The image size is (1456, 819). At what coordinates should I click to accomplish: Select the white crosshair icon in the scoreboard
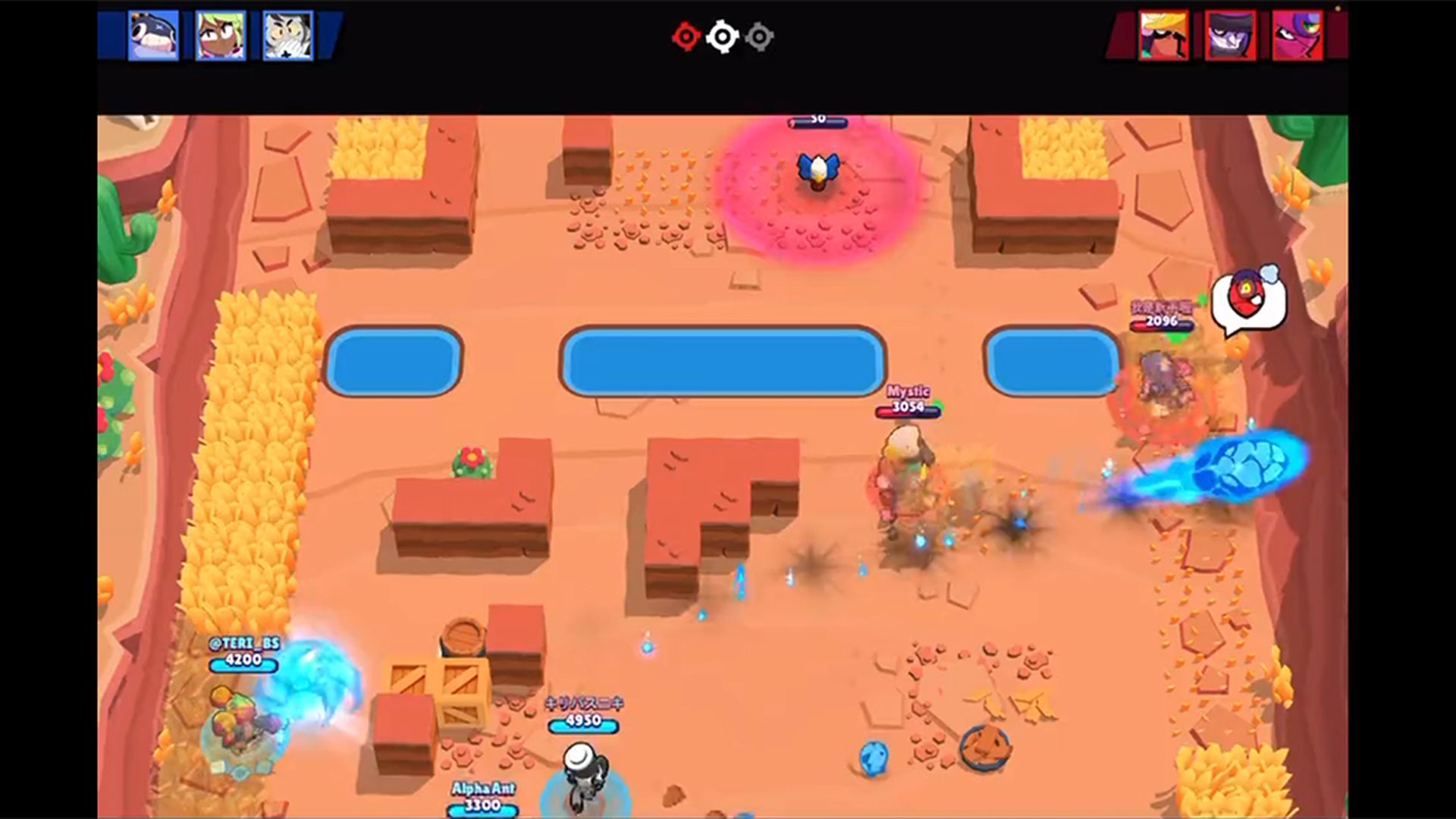(721, 36)
